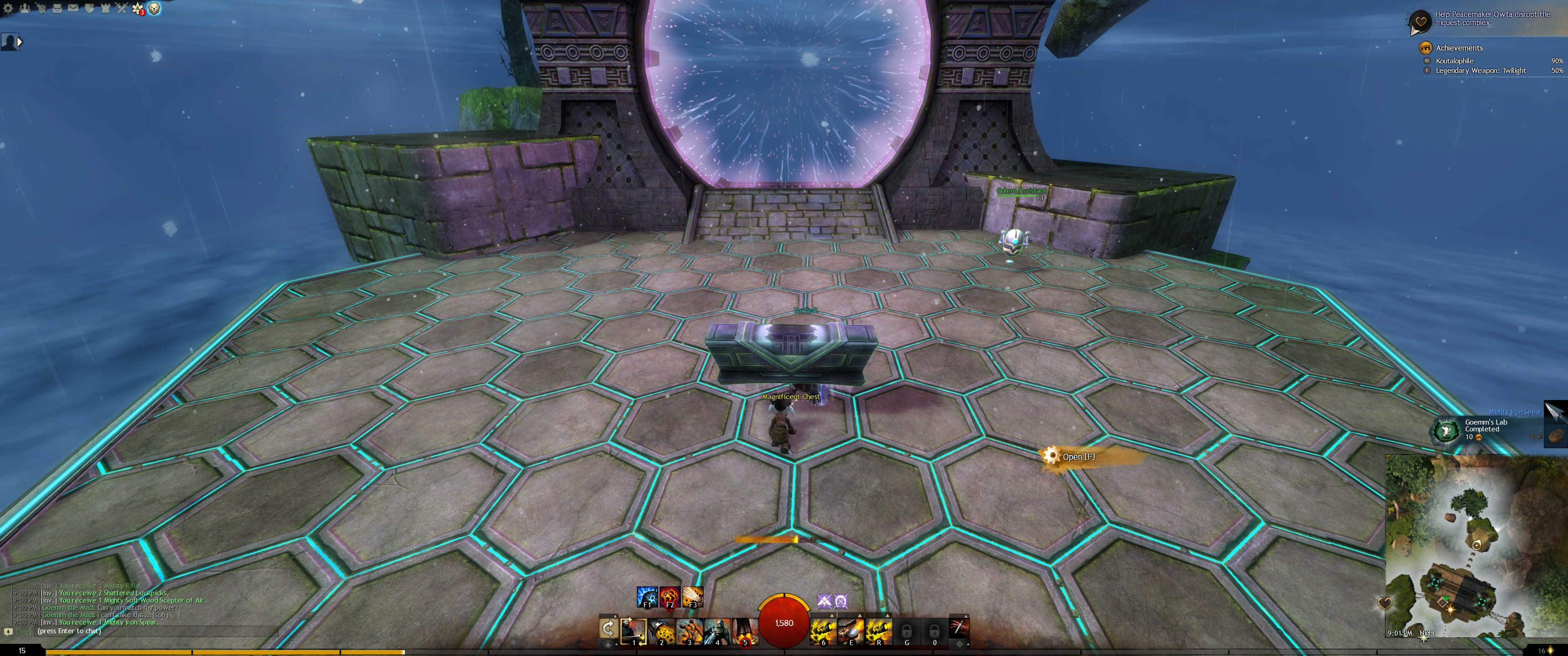Open the Hero panel sword-and-shield icon
1568x656 pixels.
click(x=41, y=8)
